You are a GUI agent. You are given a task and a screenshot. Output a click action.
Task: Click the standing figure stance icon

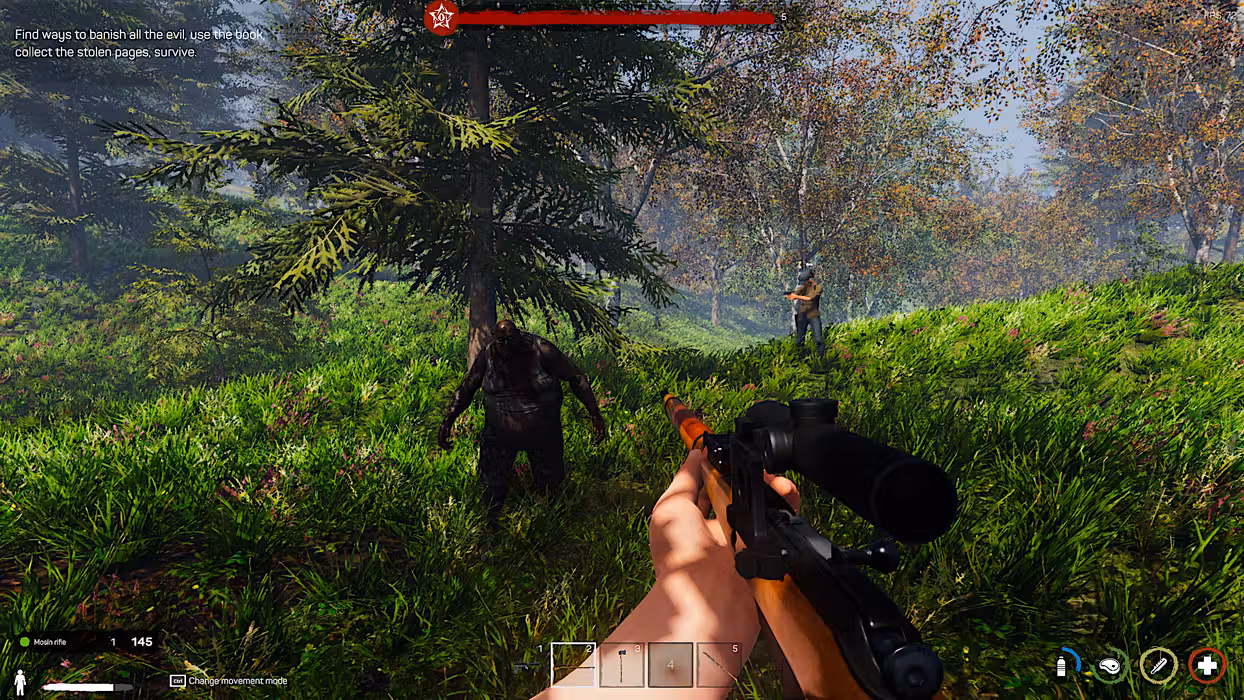click(20, 683)
